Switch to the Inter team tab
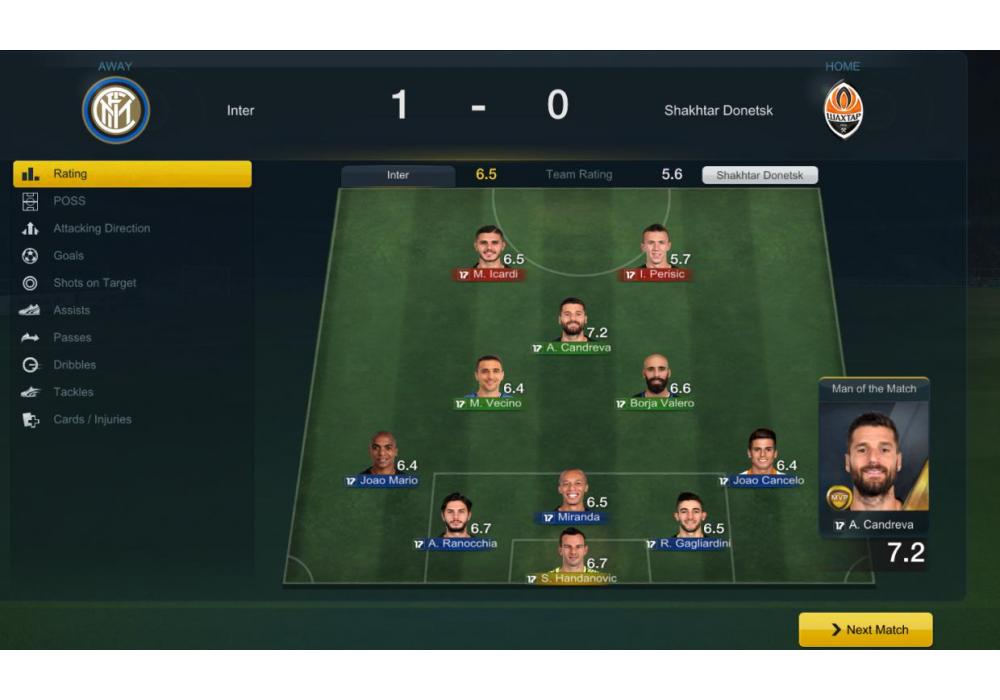 [398, 175]
